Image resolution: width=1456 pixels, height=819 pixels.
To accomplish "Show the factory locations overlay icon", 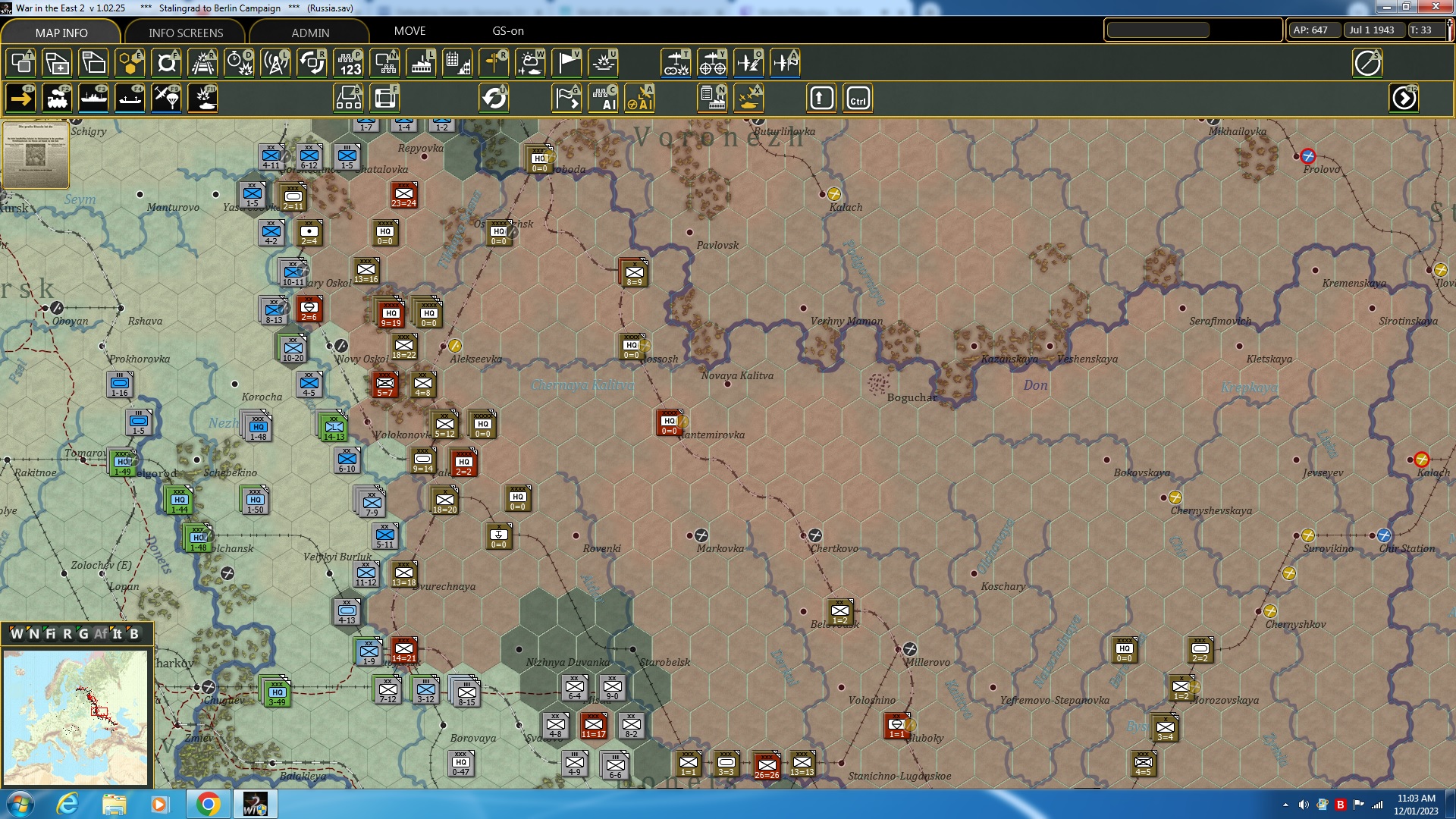I will [421, 63].
